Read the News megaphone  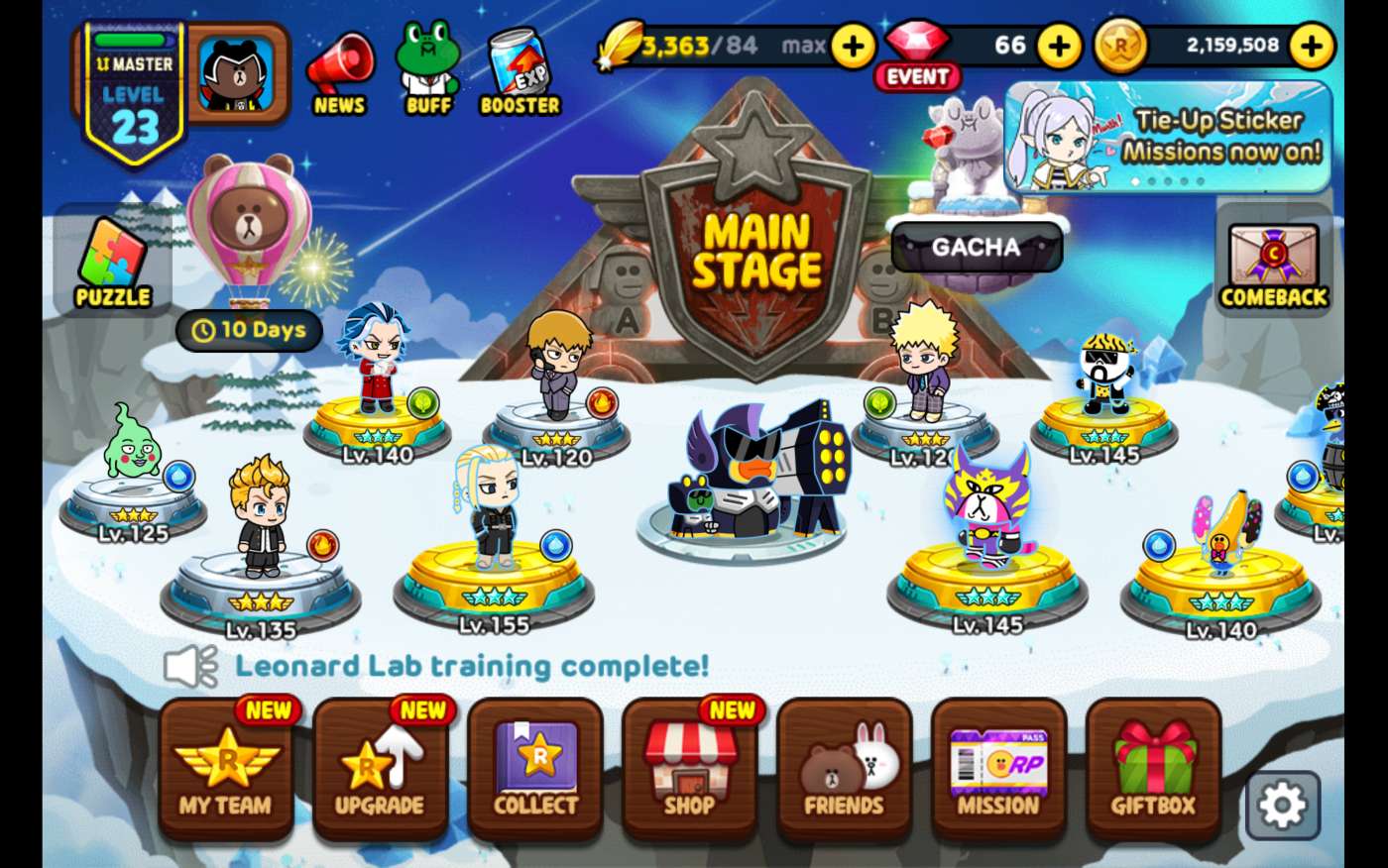(338, 75)
